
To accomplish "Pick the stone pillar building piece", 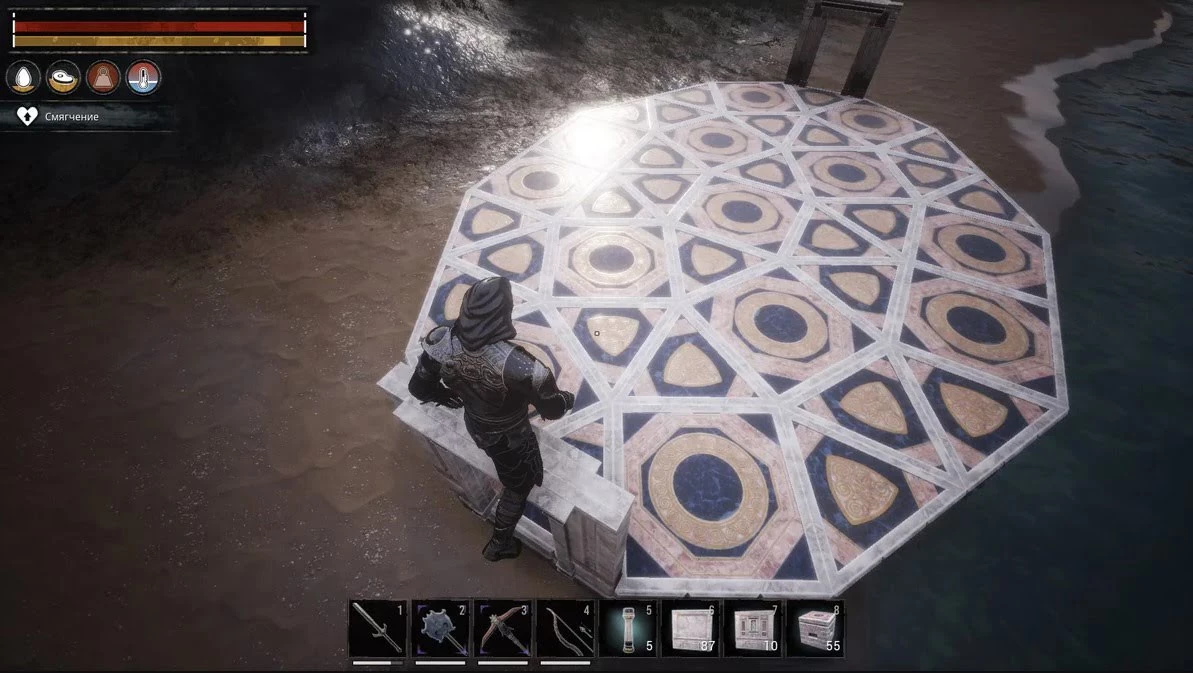I will (x=629, y=628).
